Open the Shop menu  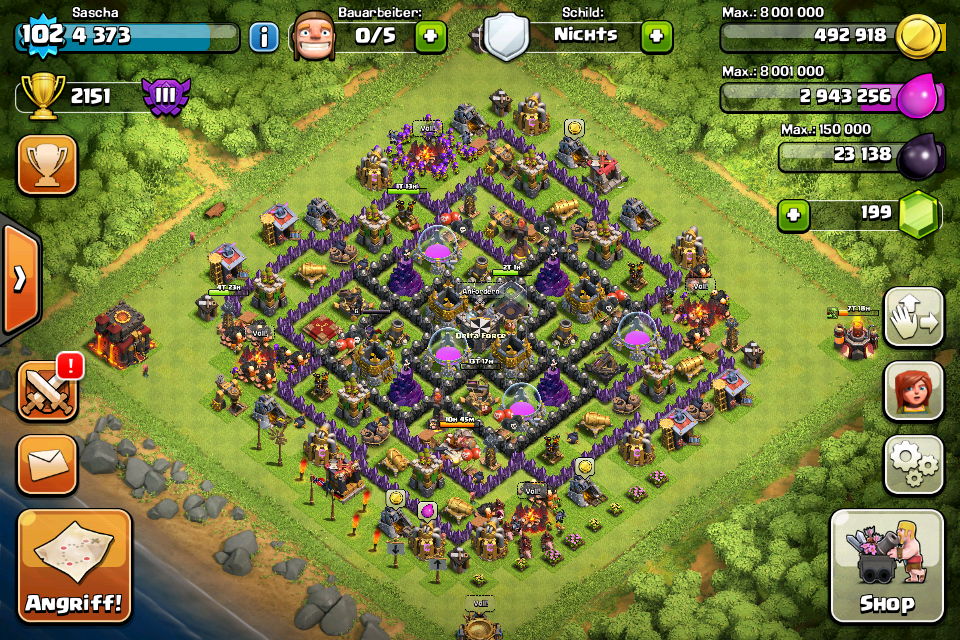(886, 566)
